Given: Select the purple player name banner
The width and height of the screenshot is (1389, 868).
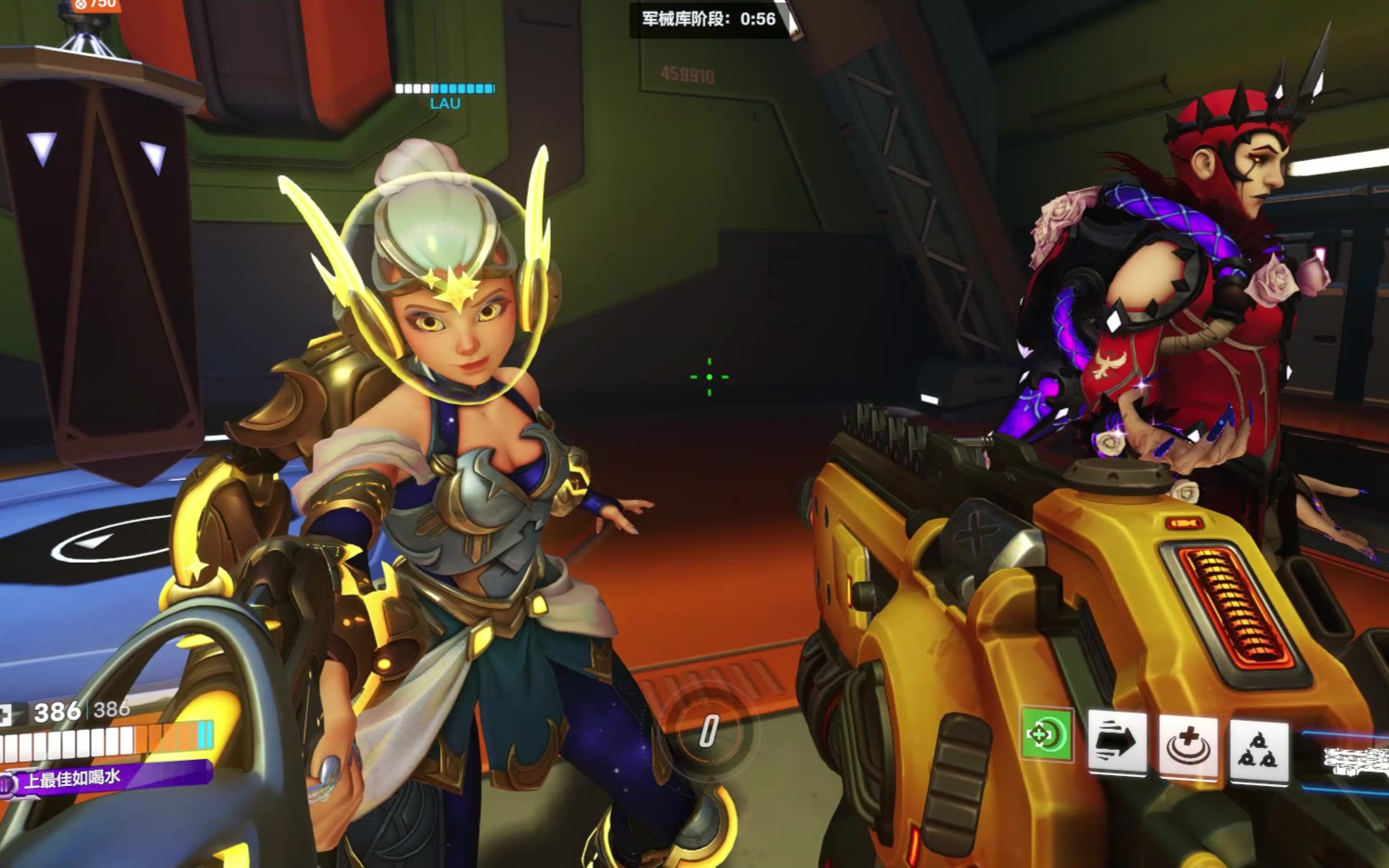Looking at the screenshot, I should pyautogui.click(x=107, y=779).
